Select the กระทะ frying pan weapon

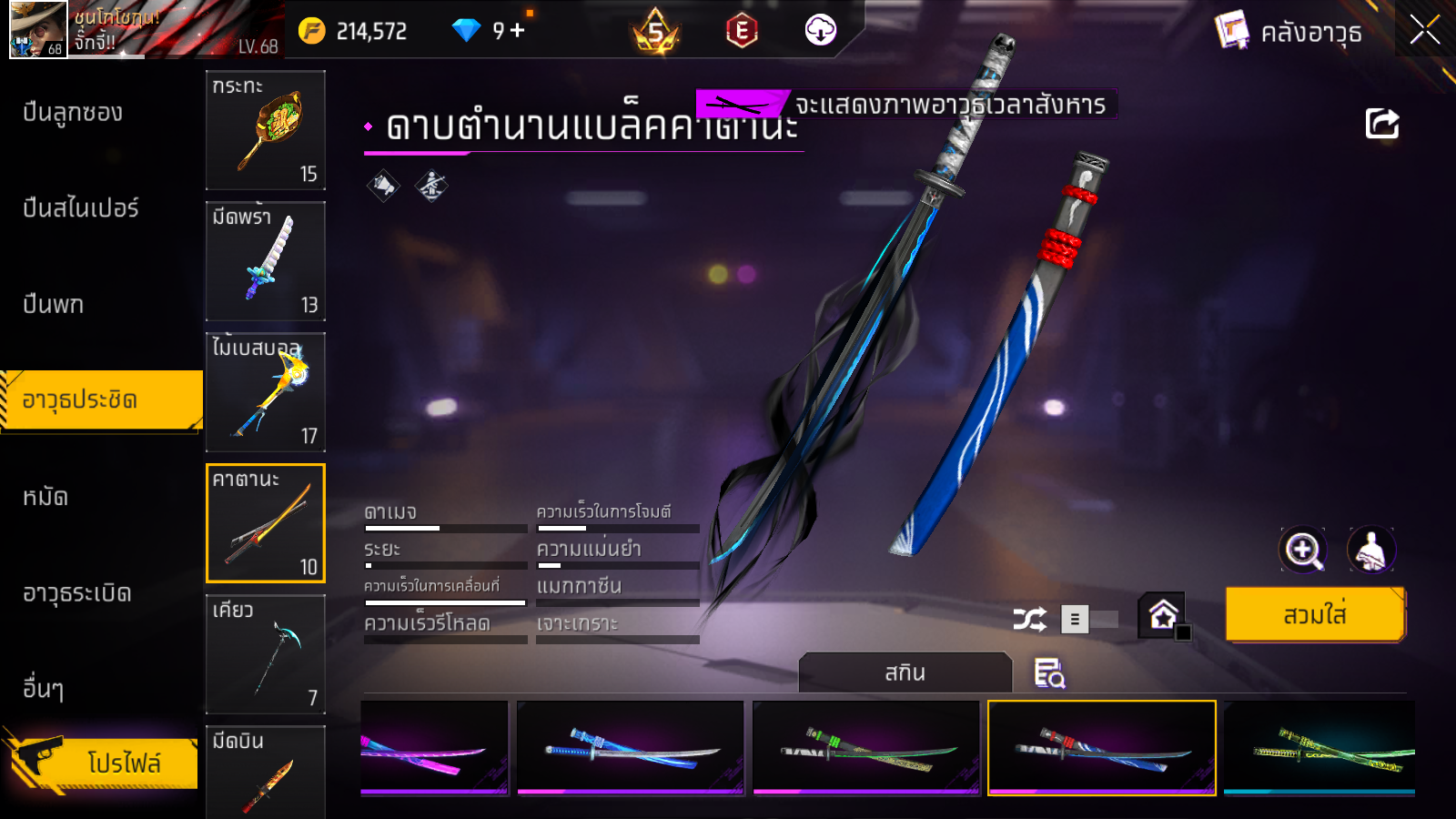point(266,130)
